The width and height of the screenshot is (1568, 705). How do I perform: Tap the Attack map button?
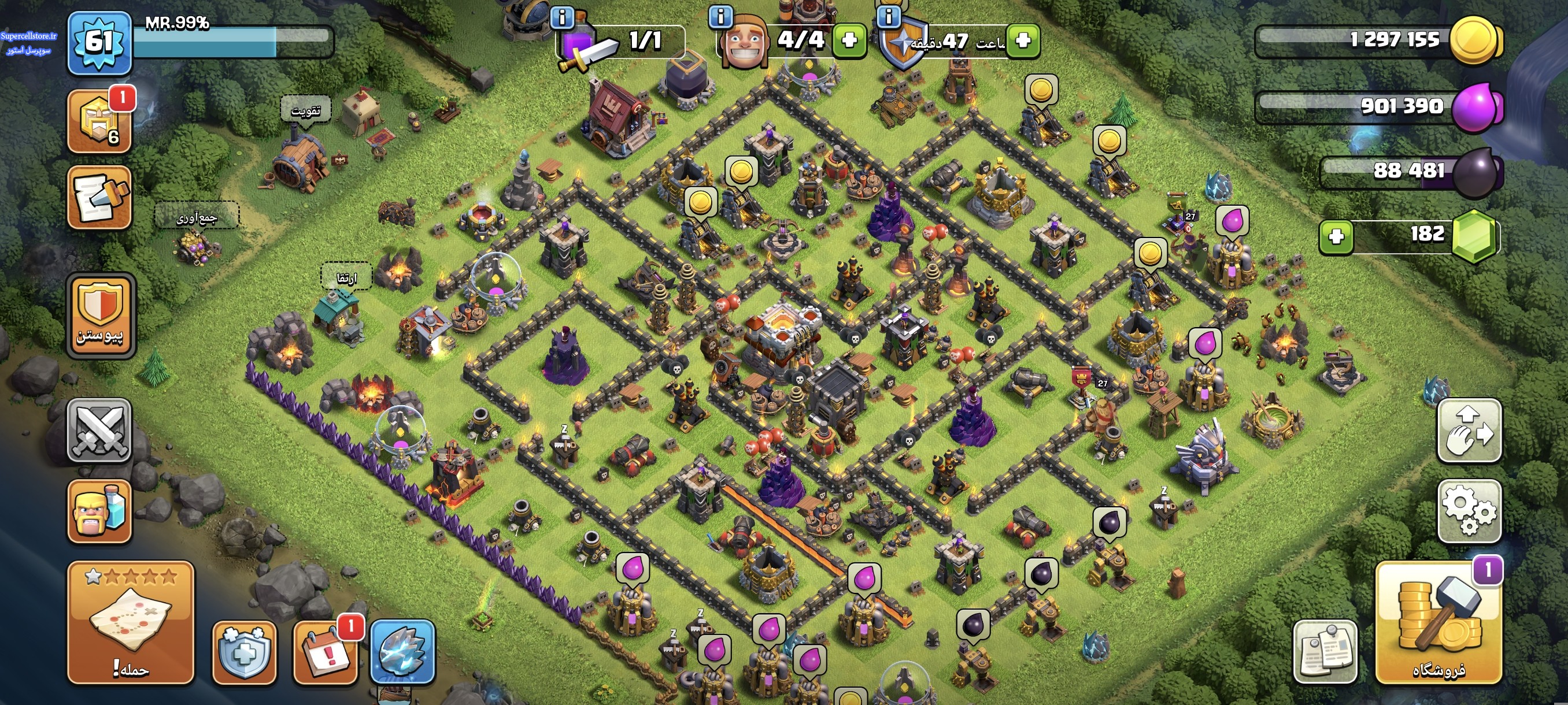(x=130, y=623)
